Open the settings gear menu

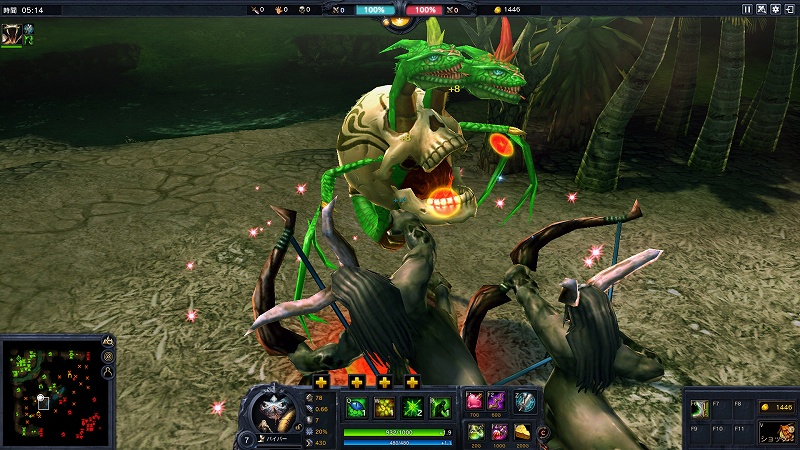(775, 9)
